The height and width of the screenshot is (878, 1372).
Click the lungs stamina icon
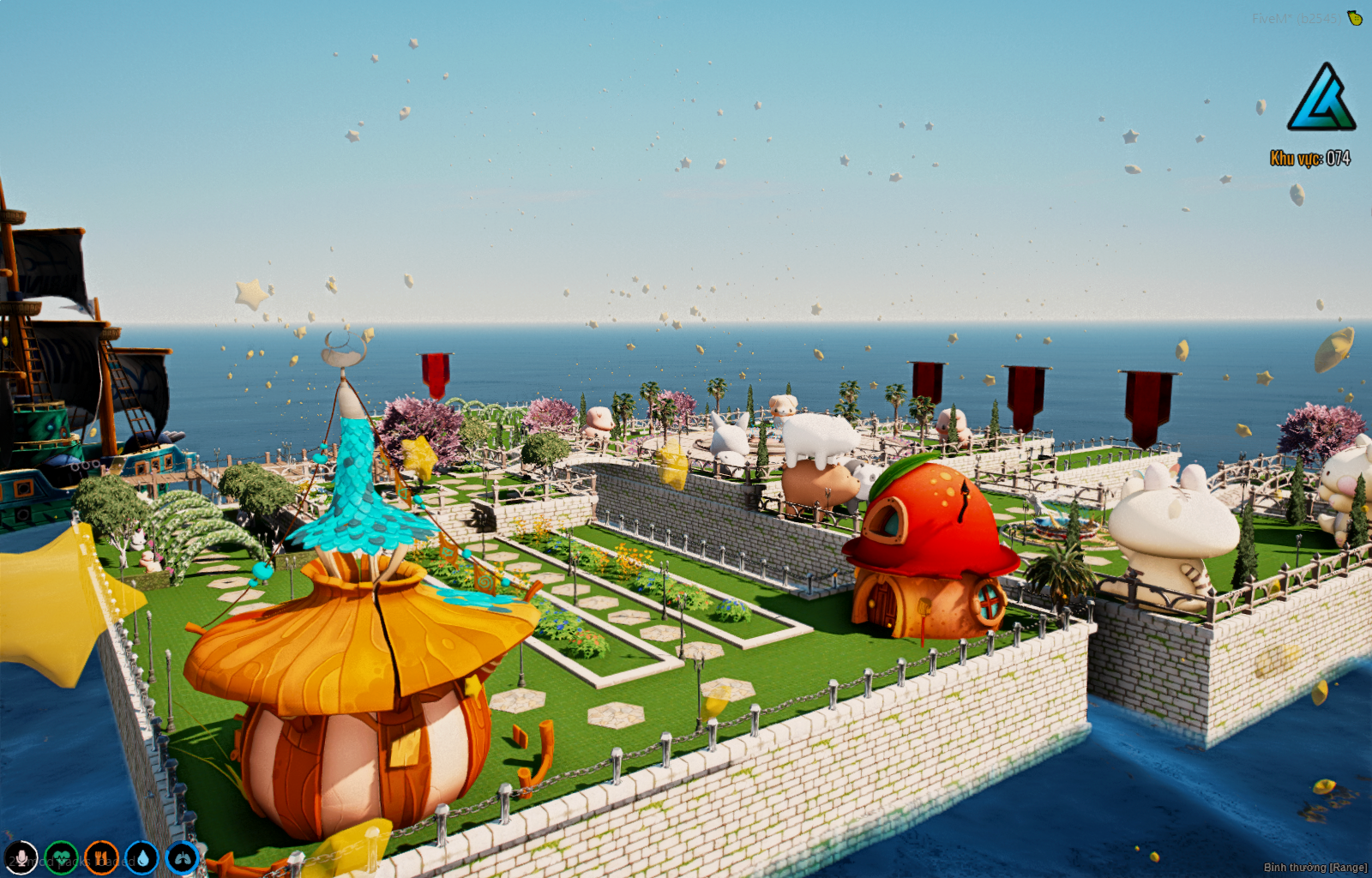(182, 857)
